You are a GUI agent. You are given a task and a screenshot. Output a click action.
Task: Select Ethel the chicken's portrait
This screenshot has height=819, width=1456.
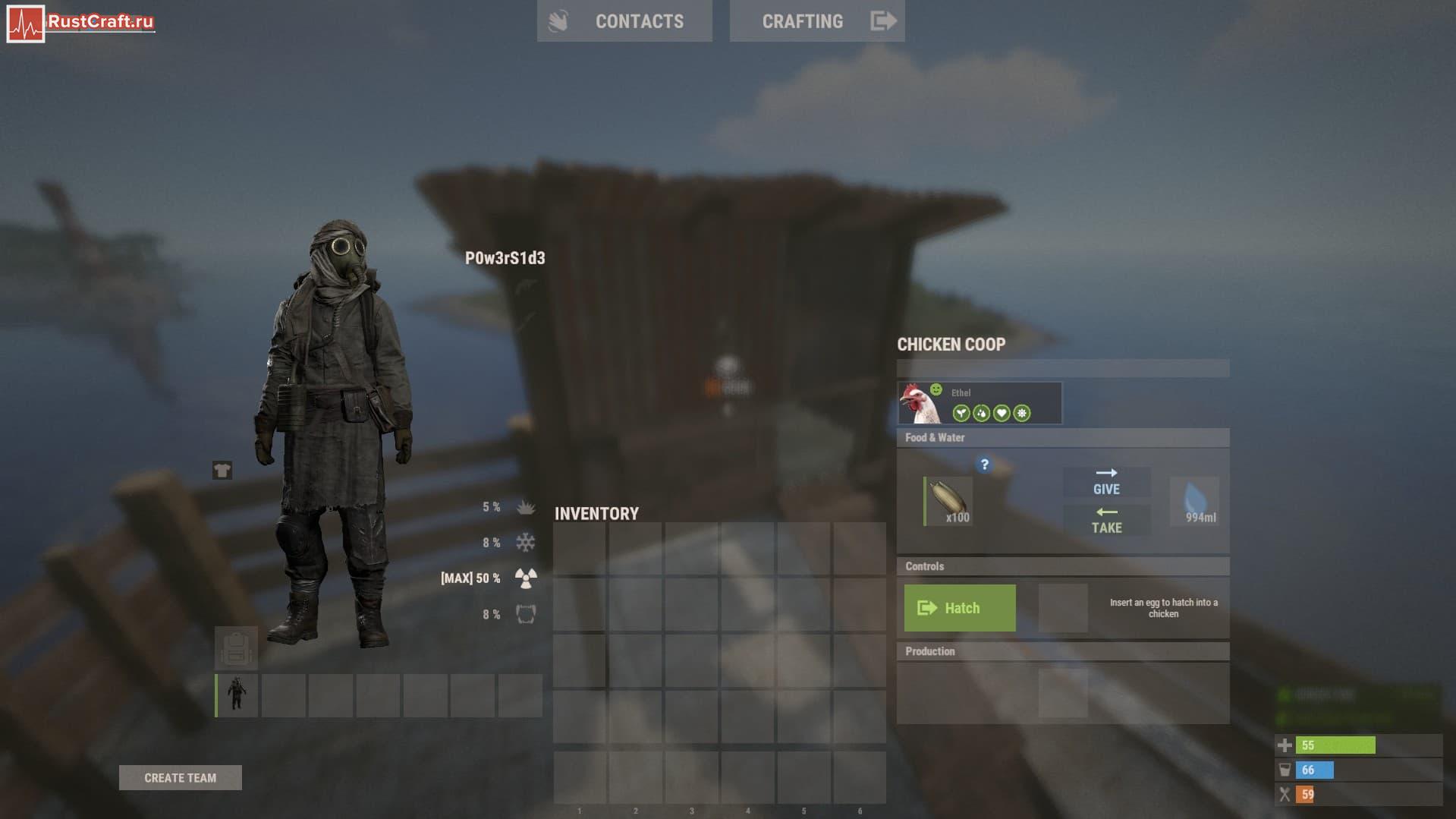point(920,403)
